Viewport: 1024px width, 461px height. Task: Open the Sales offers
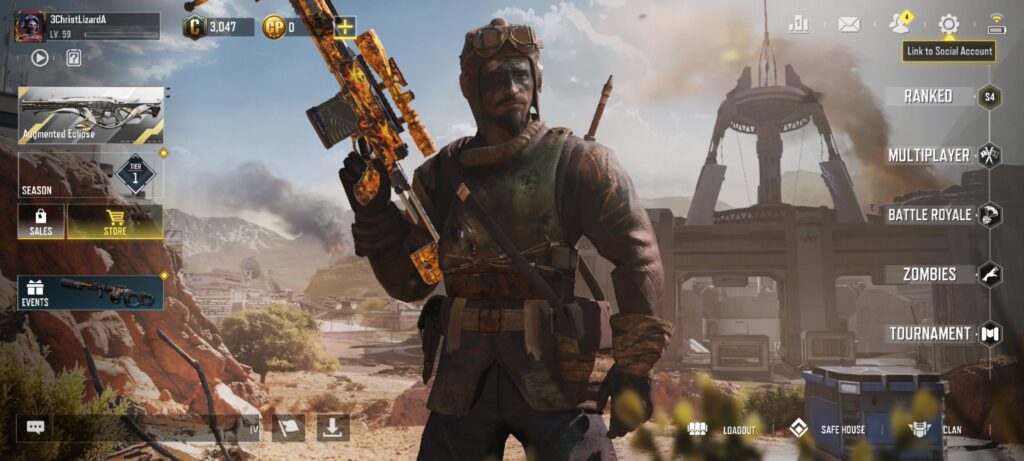click(41, 221)
